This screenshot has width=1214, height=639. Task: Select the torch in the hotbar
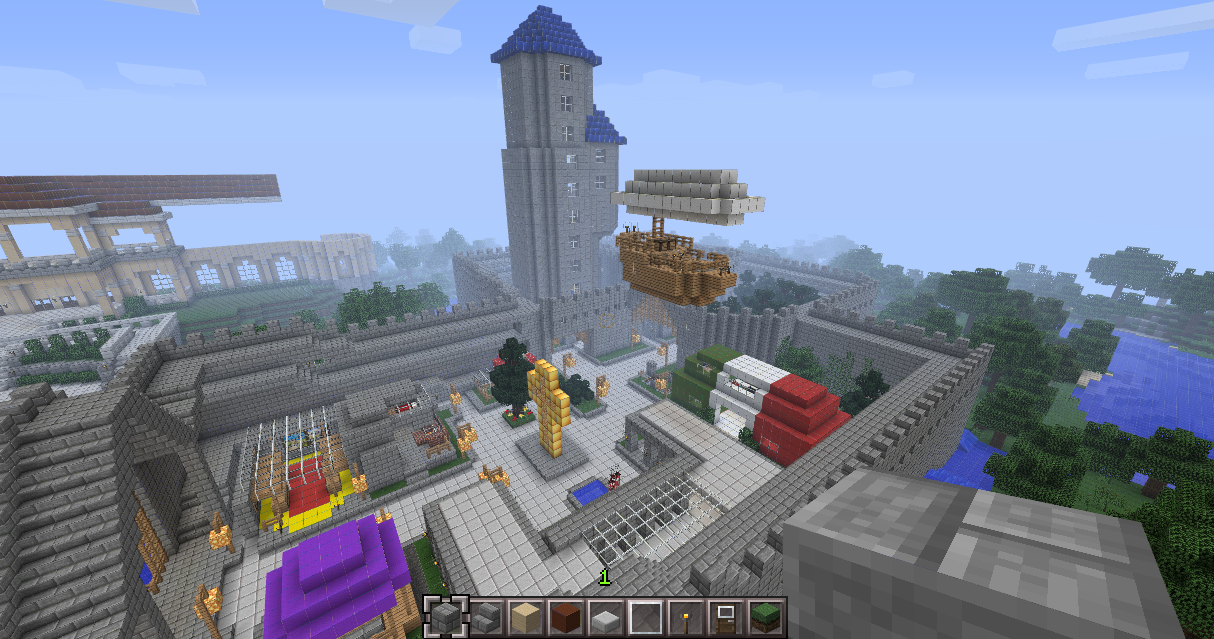[x=685, y=617]
